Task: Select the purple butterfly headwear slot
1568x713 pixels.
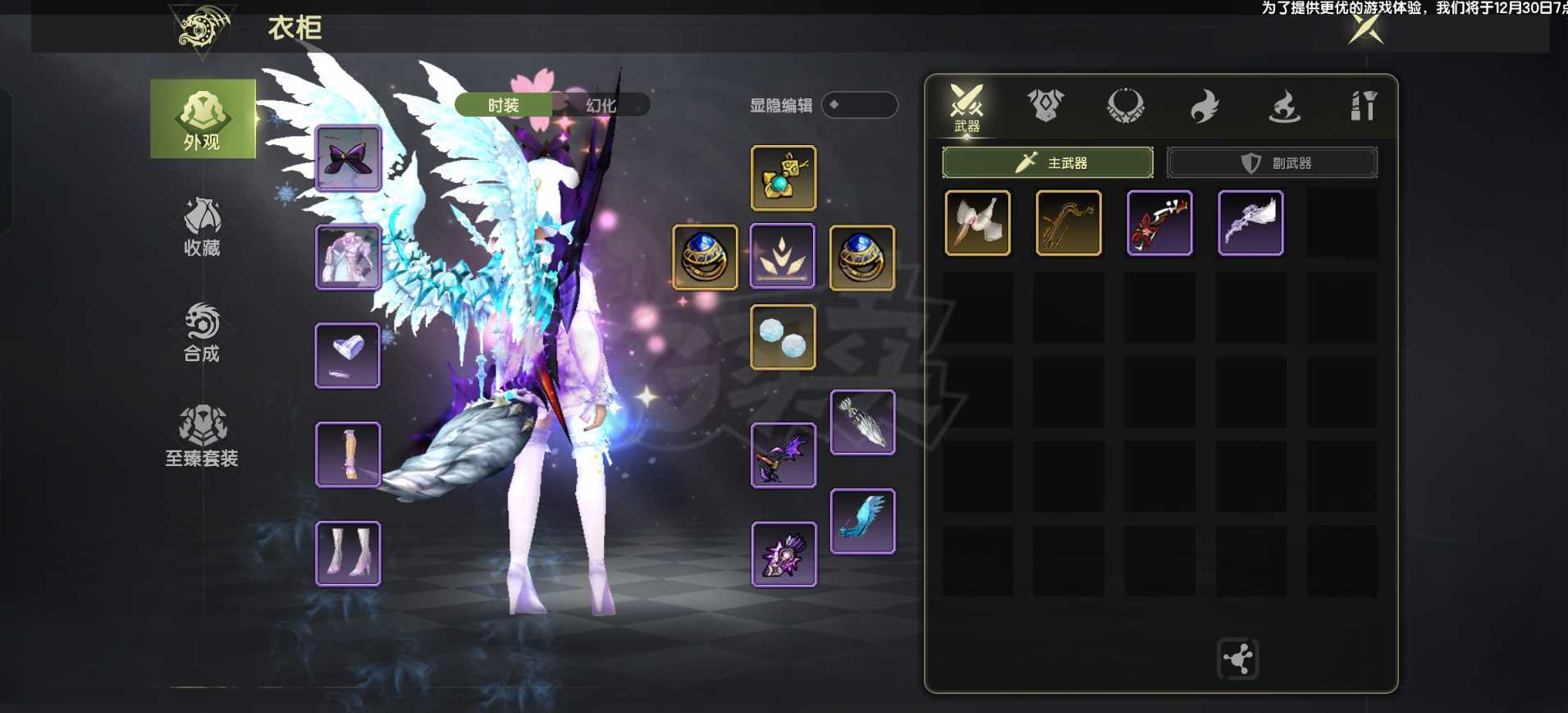Action: [348, 158]
